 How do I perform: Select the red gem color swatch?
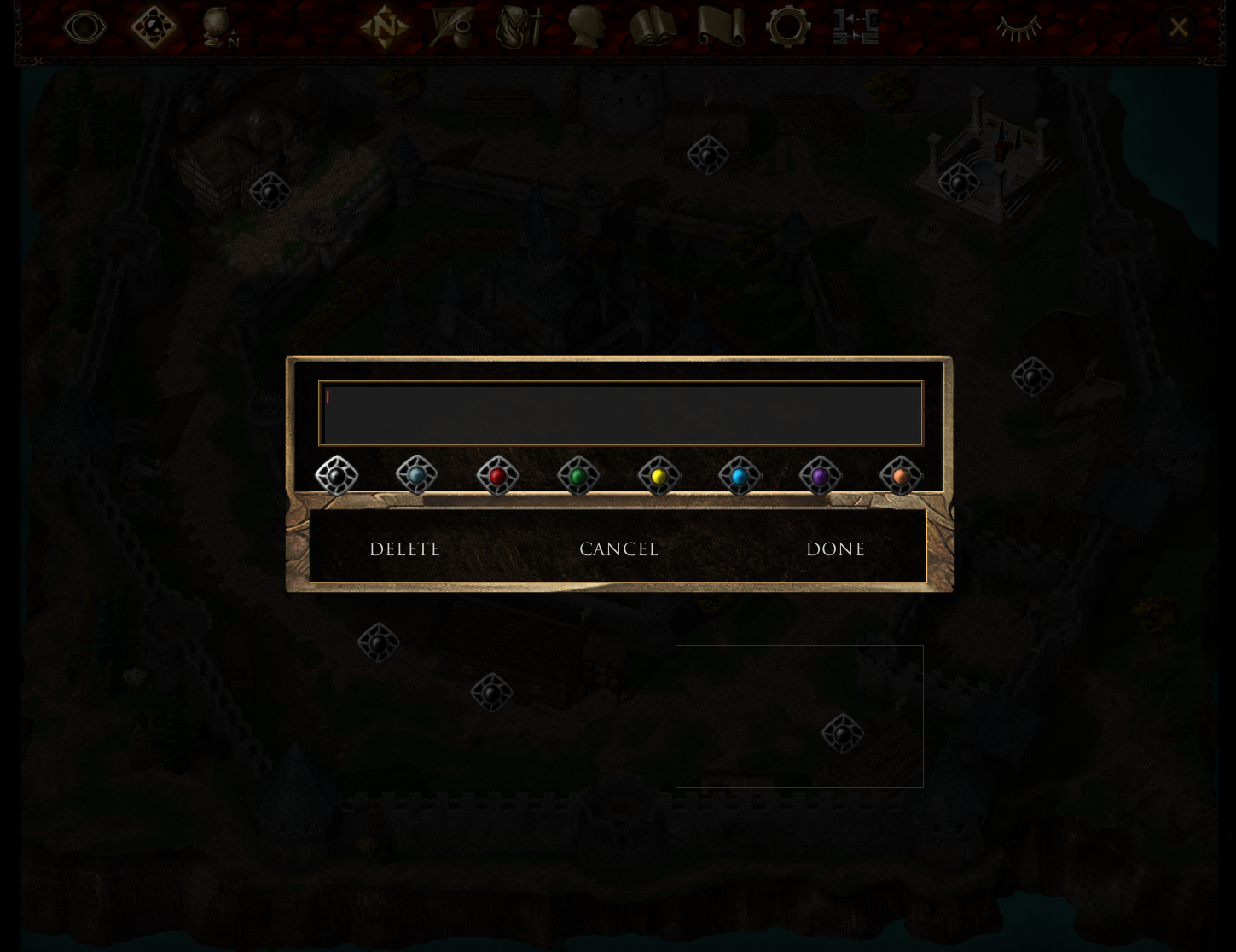point(497,475)
